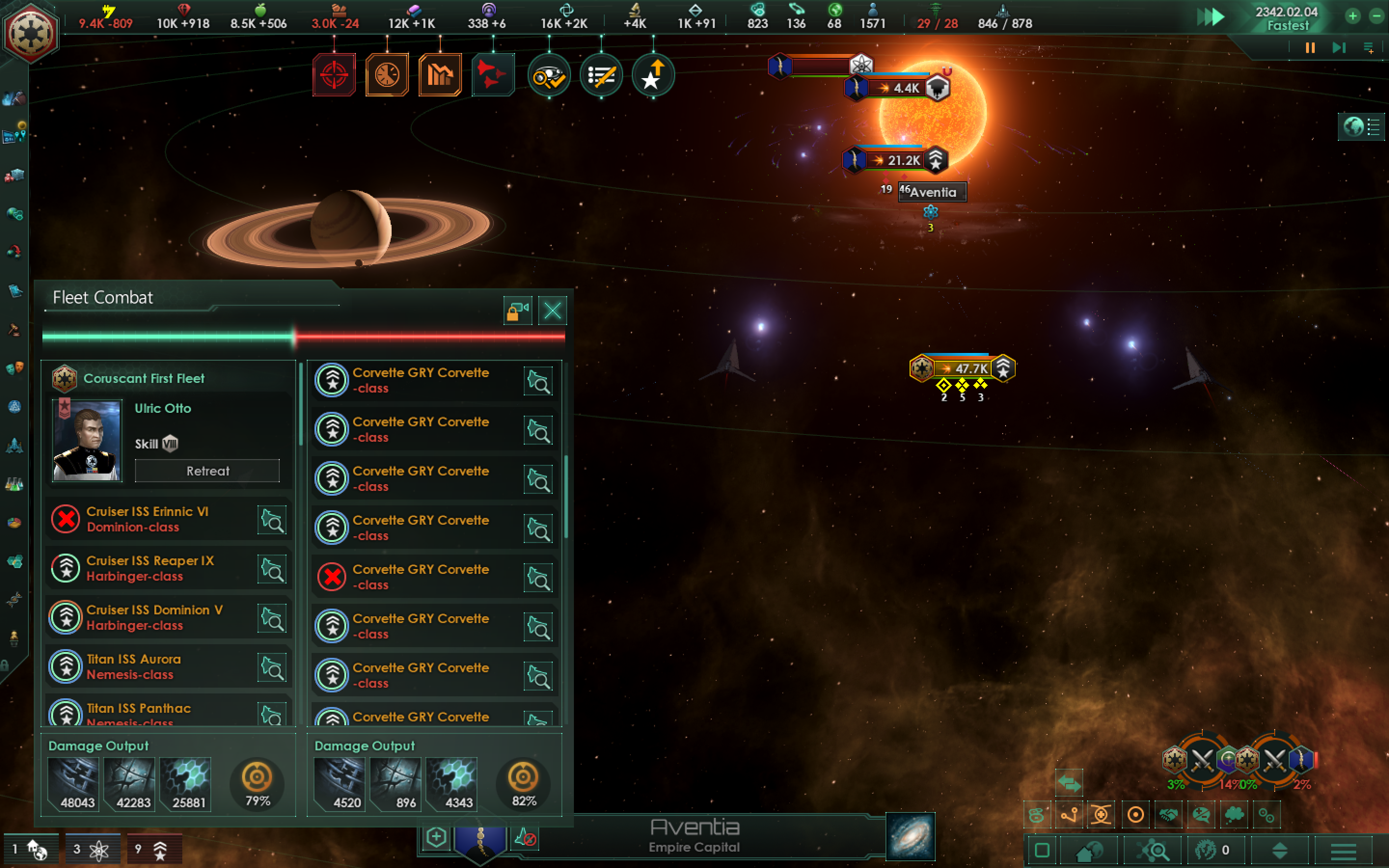
Task: Select the Galactic Market icon on the left sidebar
Action: (x=15, y=176)
